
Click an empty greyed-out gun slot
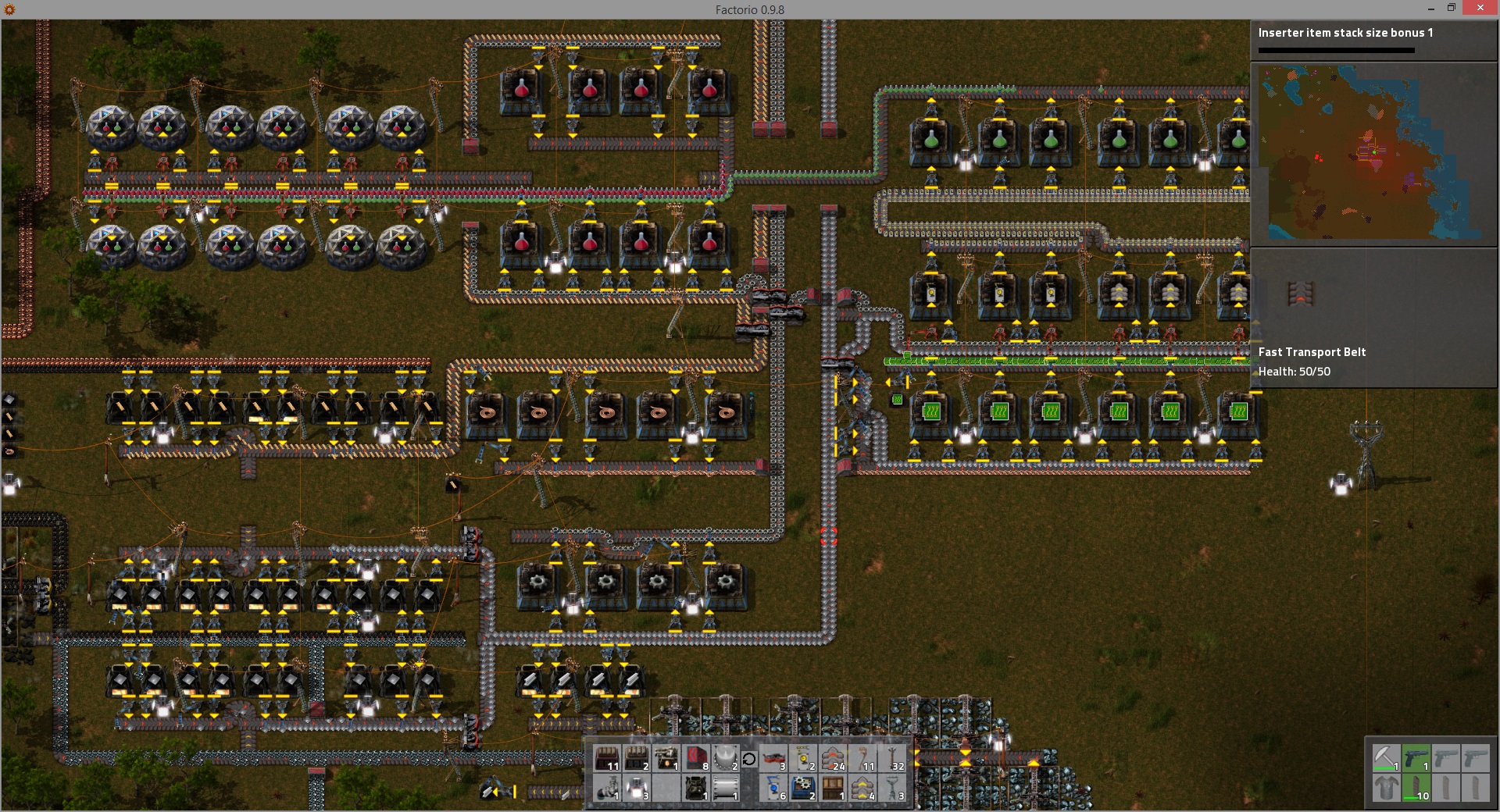(x=1445, y=757)
